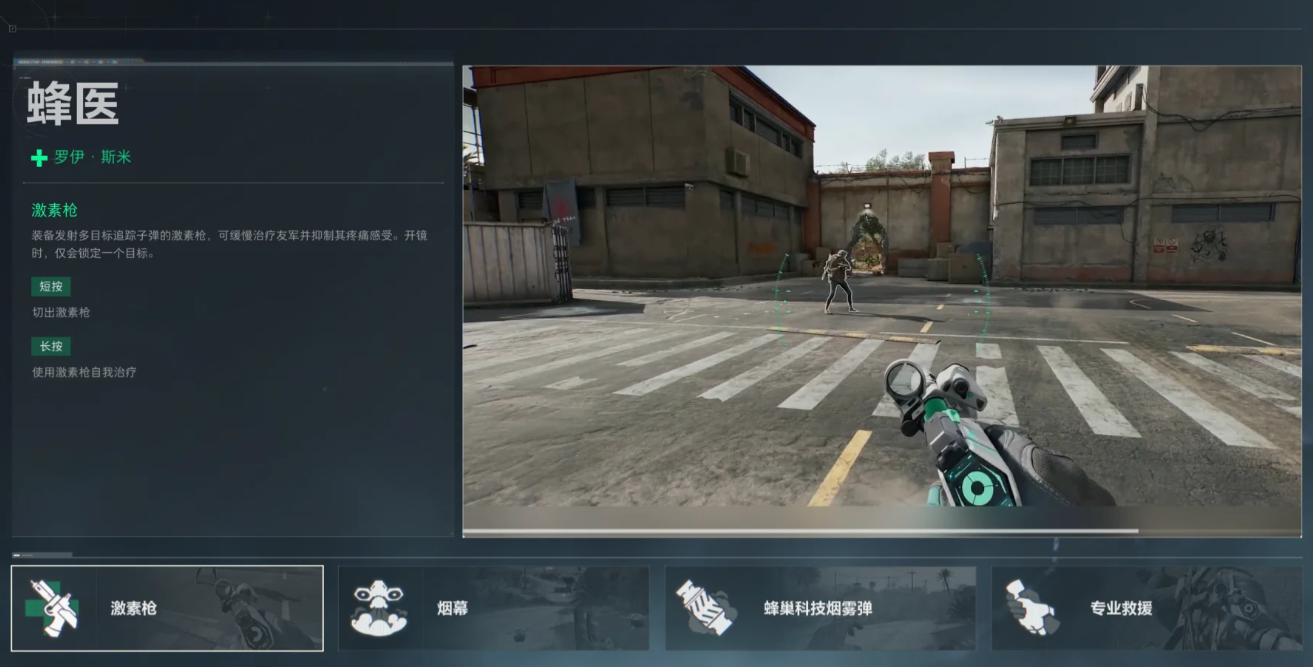The height and width of the screenshot is (667, 1313).
Task: Switch to the 烟幕 ability tab
Action: 493,608
